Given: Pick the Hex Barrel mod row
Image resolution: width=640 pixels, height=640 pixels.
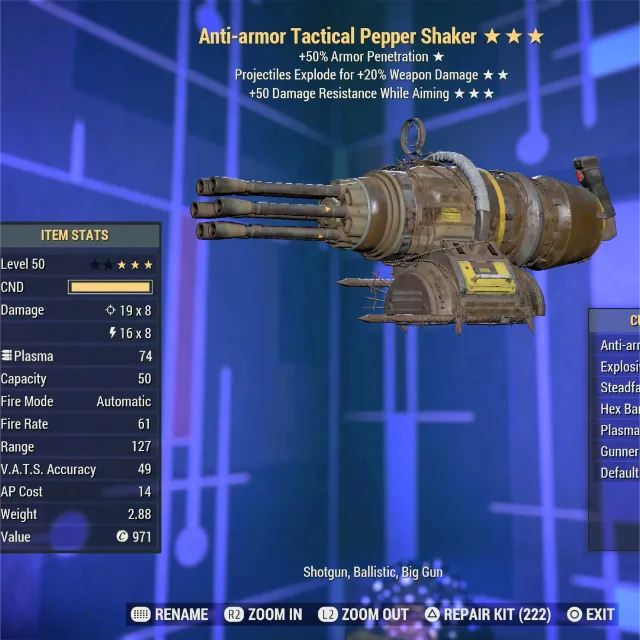Looking at the screenshot, I should 619,409.
